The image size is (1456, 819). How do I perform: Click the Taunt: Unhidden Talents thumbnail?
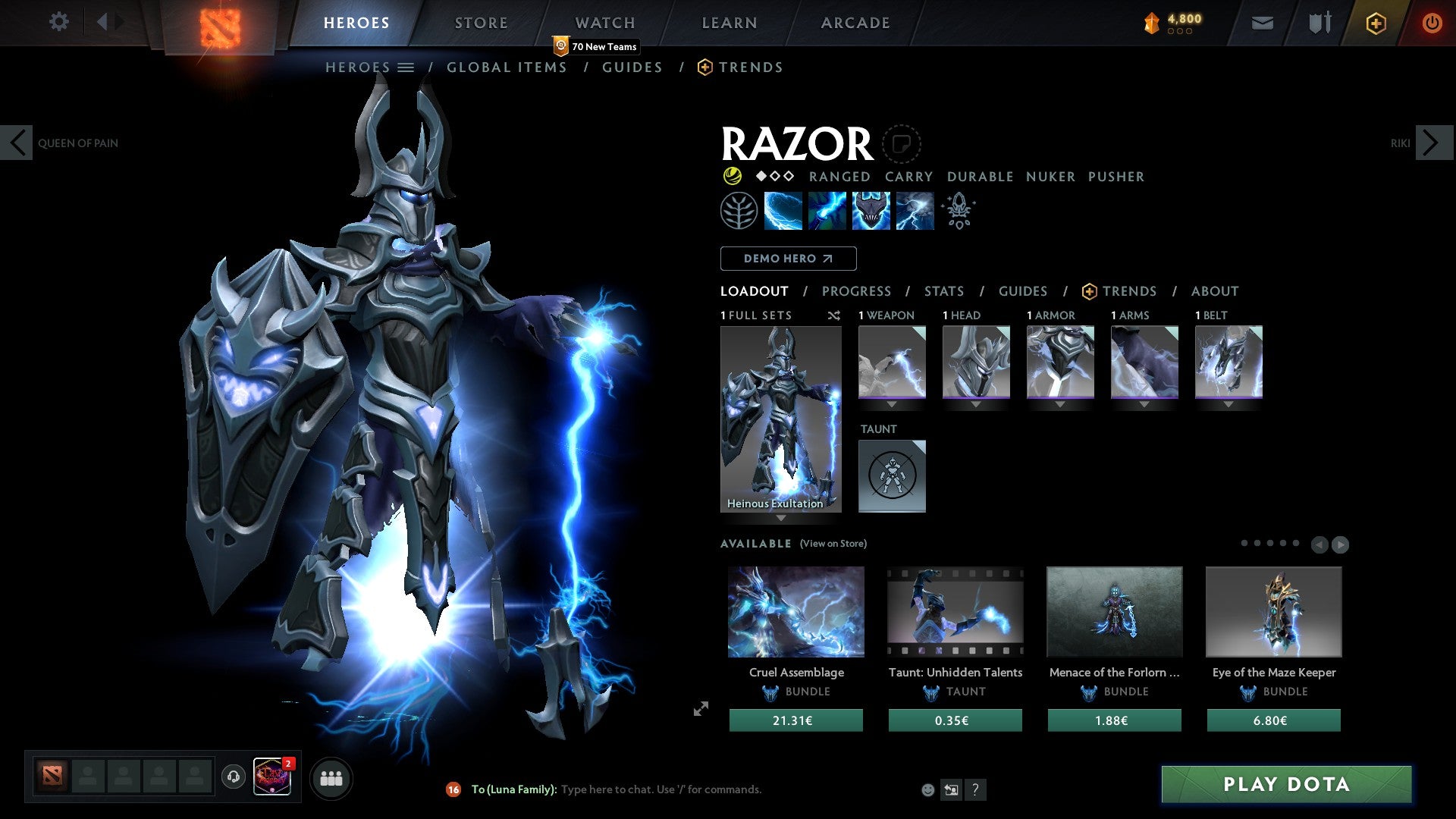point(955,611)
